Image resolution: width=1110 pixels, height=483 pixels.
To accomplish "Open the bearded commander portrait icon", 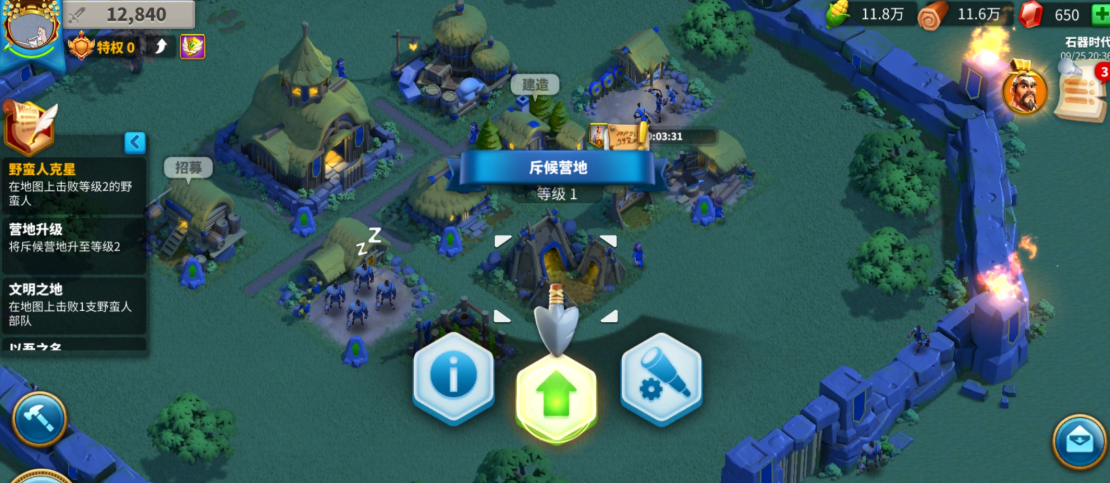I will pos(1026,91).
